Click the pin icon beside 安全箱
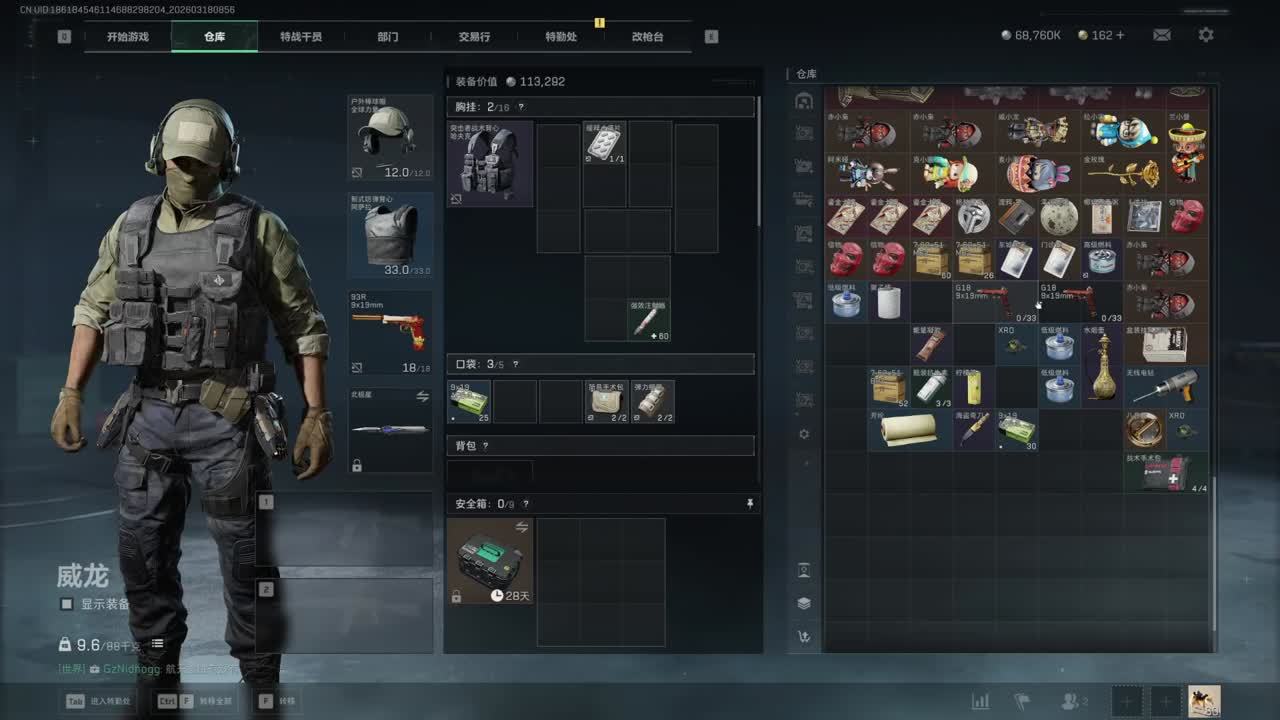The height and width of the screenshot is (720, 1280). tap(750, 504)
